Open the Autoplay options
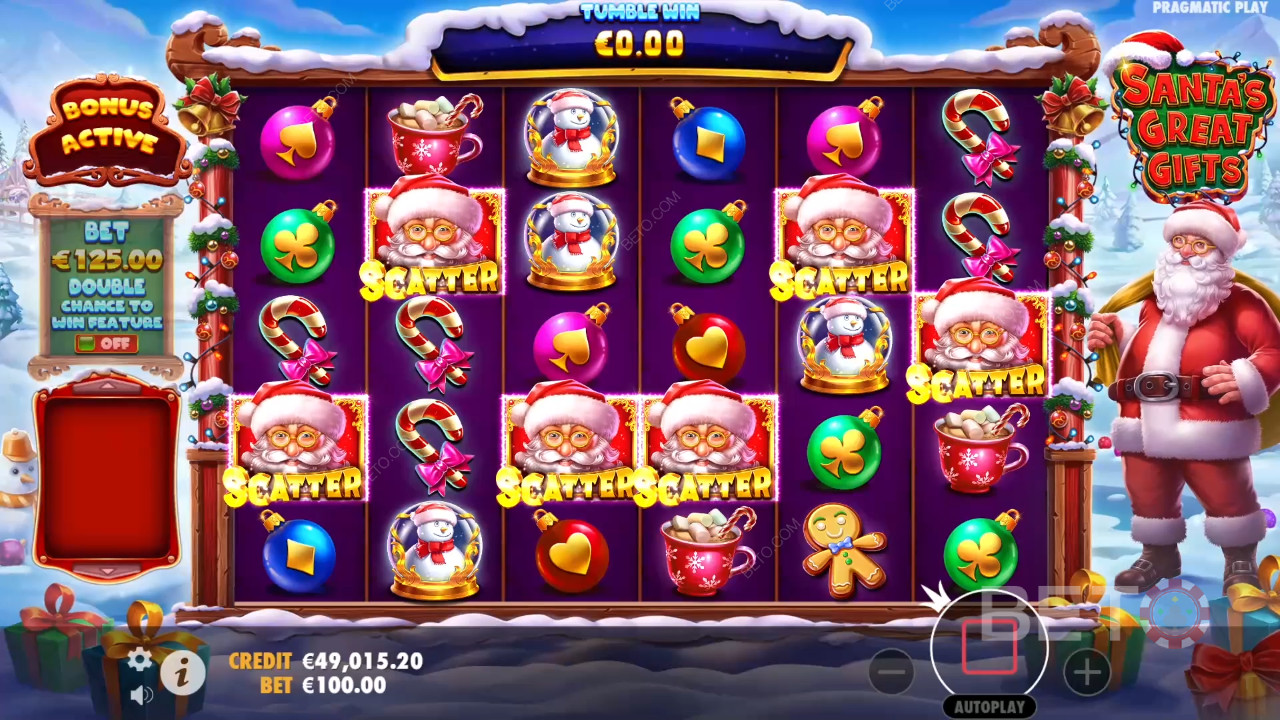 (x=988, y=707)
